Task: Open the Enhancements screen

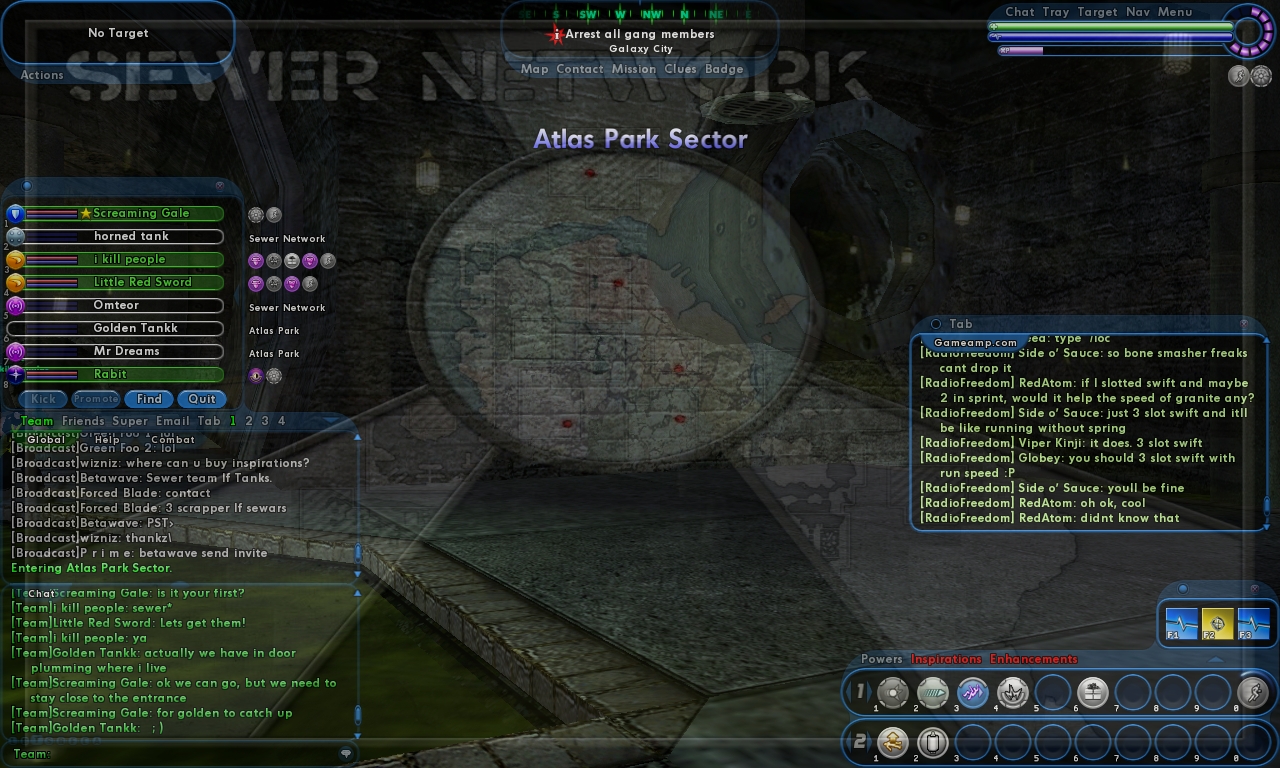Action: (1033, 659)
